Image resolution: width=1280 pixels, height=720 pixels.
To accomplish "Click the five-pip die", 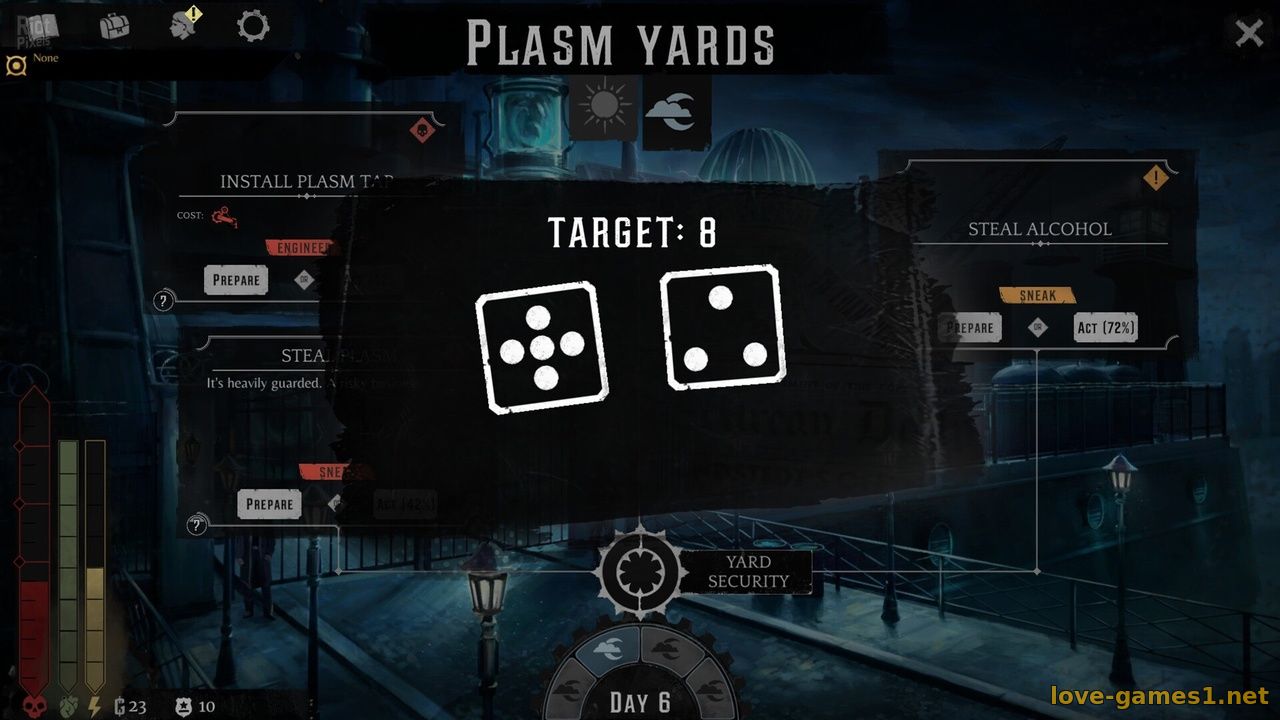I will pos(541,347).
